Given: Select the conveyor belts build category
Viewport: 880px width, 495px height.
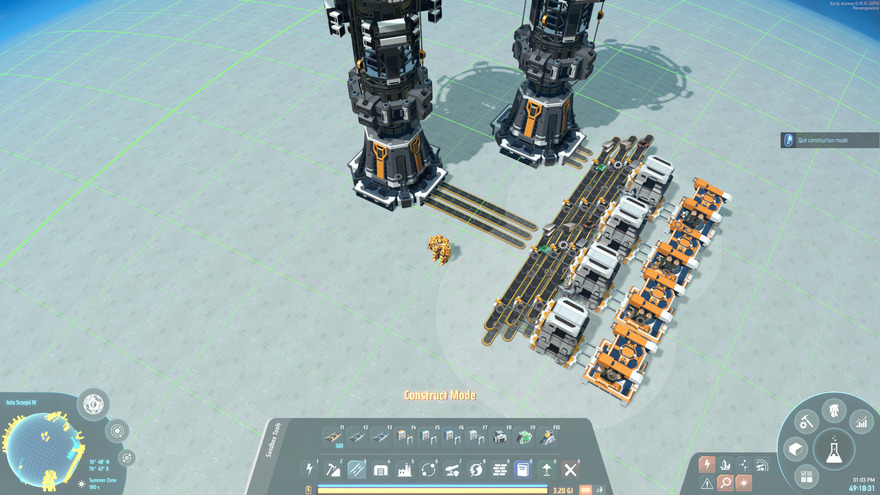Looking at the screenshot, I should [357, 469].
